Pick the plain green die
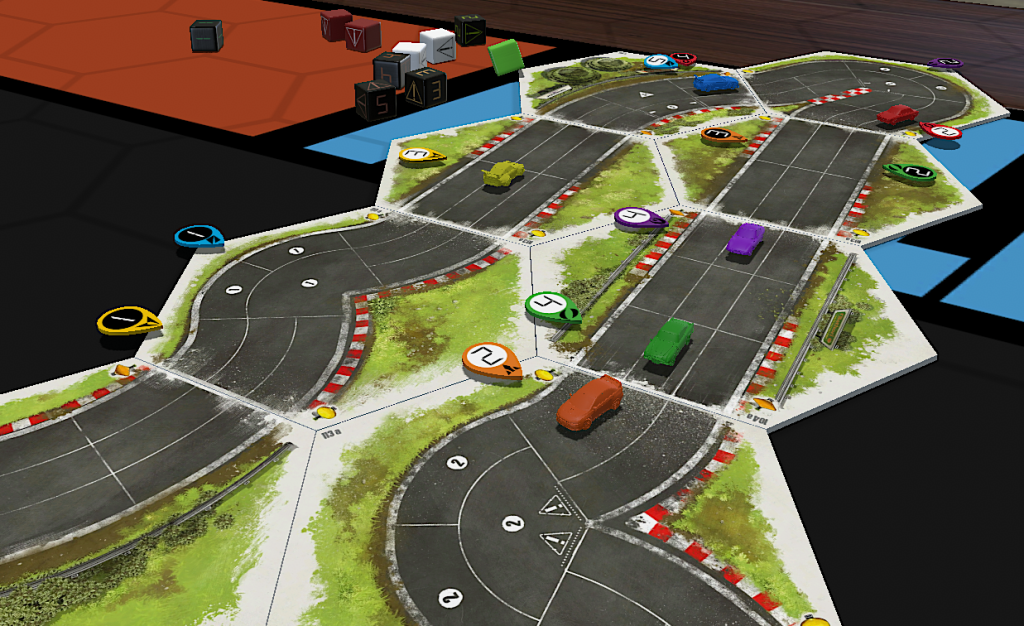This screenshot has width=1024, height=626. pyautogui.click(x=507, y=54)
